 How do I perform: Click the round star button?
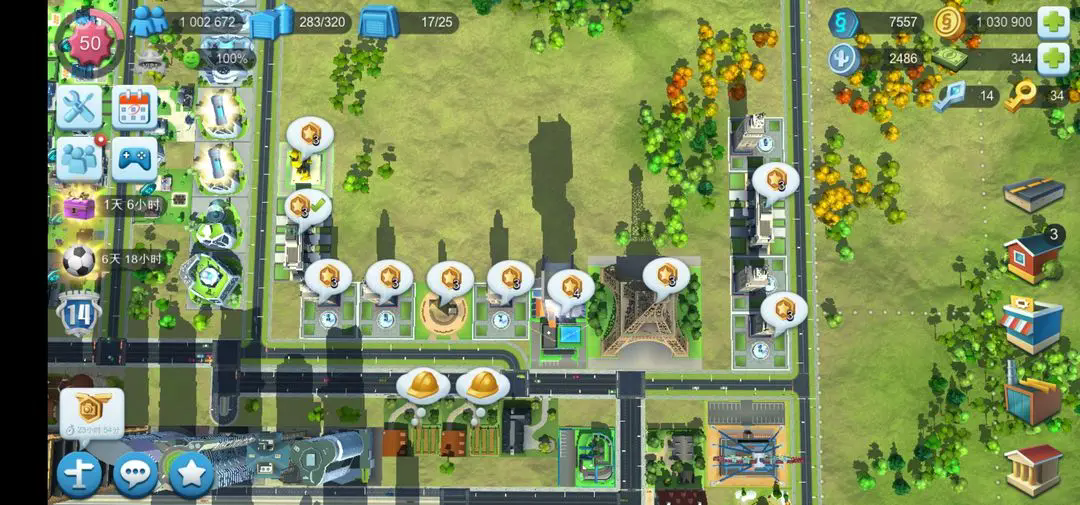[x=191, y=474]
